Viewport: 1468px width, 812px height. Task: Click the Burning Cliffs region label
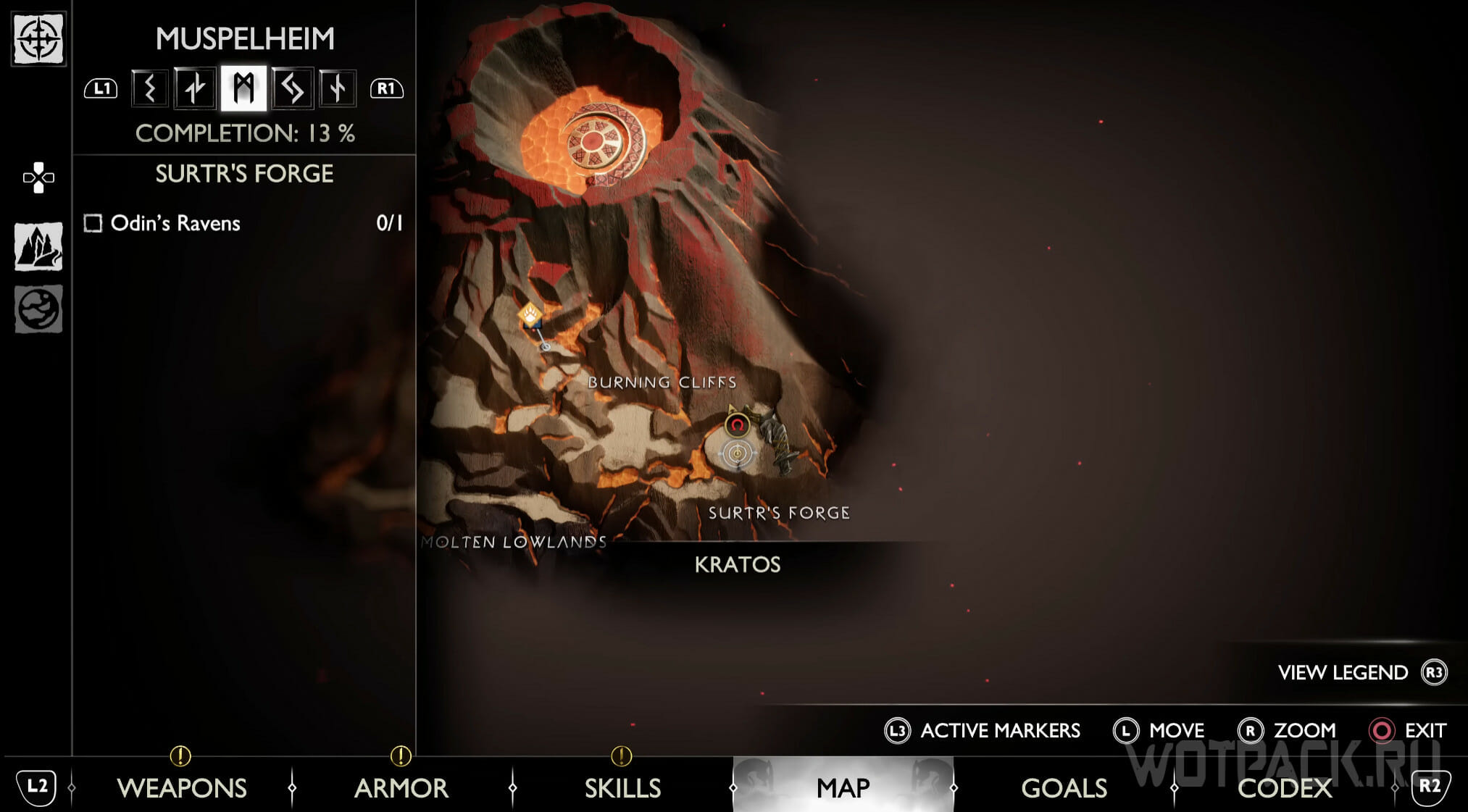(x=662, y=382)
